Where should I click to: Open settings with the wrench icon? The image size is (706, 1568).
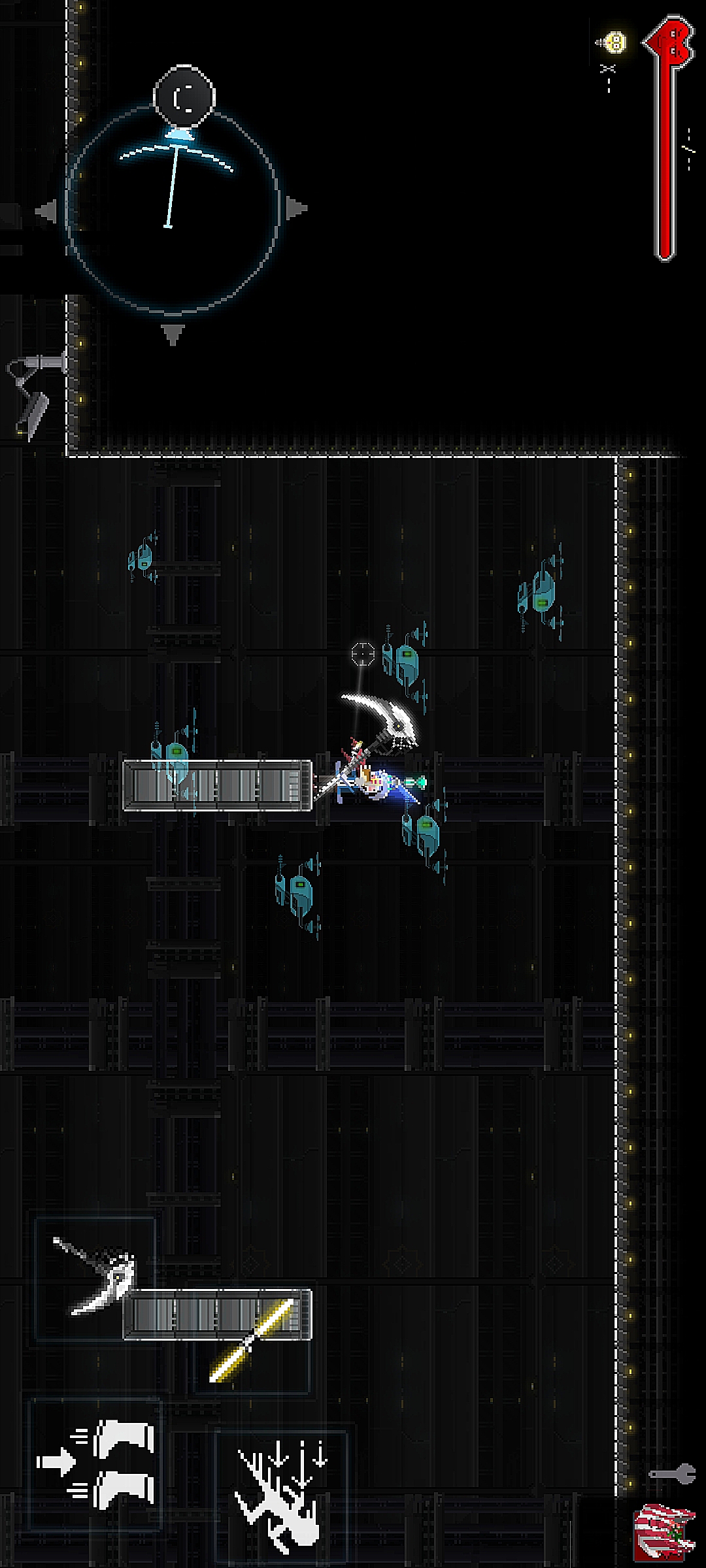pos(672,1474)
